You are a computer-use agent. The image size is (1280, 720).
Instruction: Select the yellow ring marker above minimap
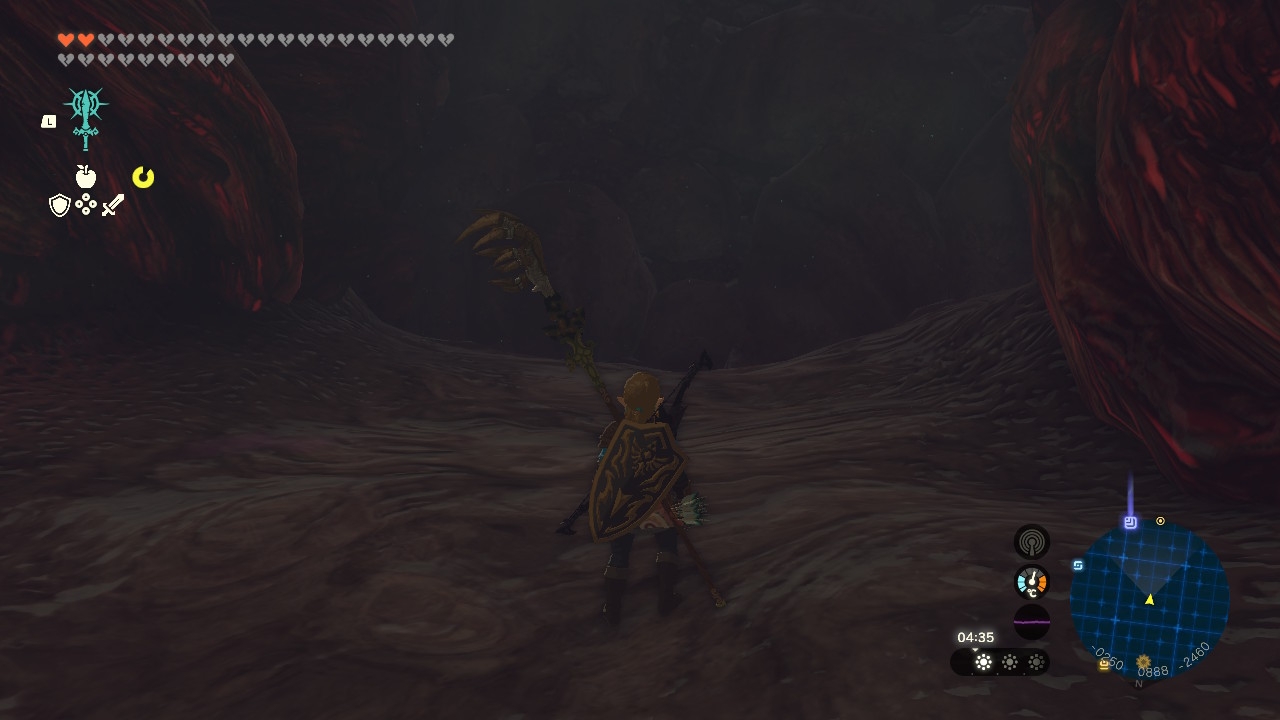(1160, 521)
